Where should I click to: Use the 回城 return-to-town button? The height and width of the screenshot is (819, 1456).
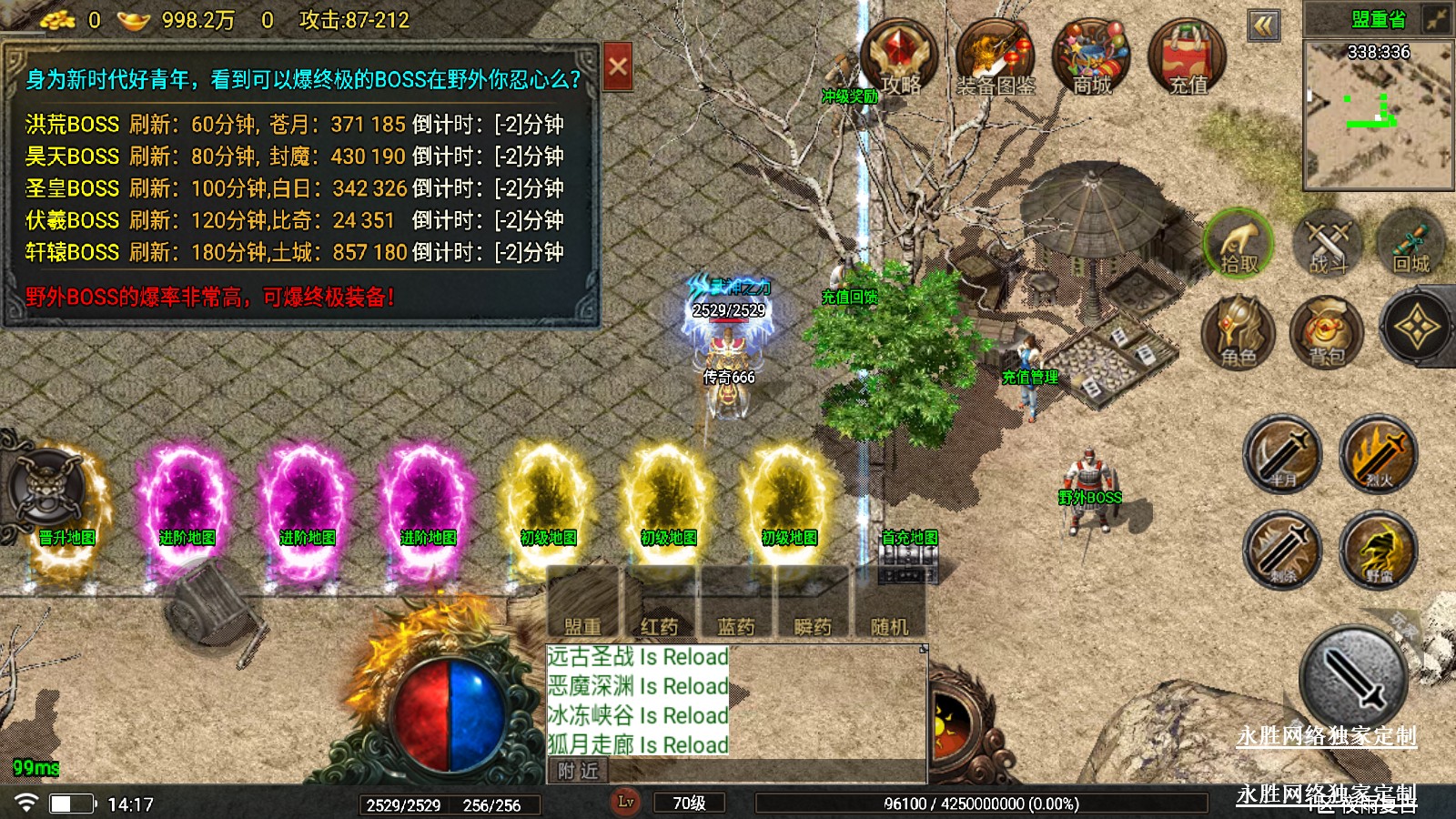(1411, 244)
